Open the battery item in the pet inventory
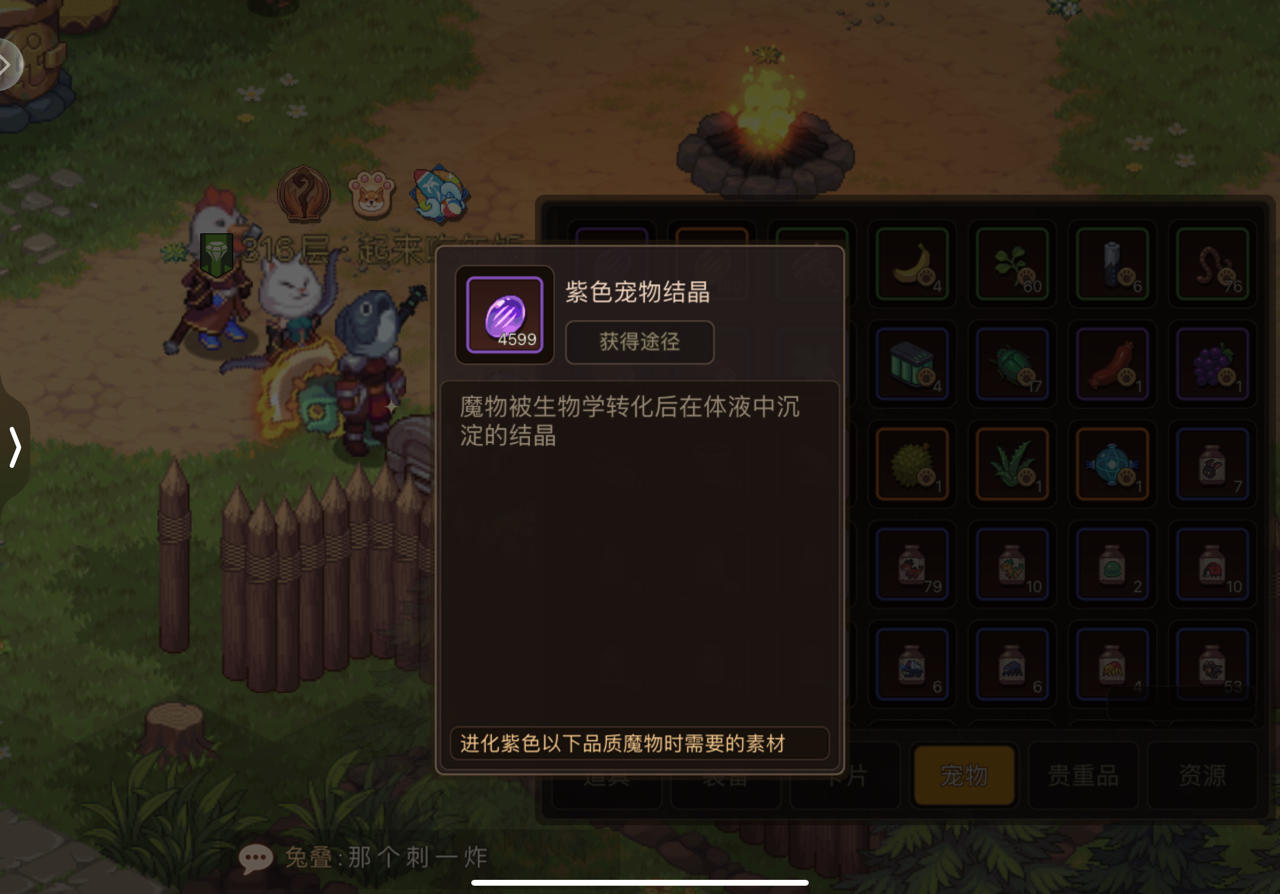The height and width of the screenshot is (894, 1280). pos(1111,264)
